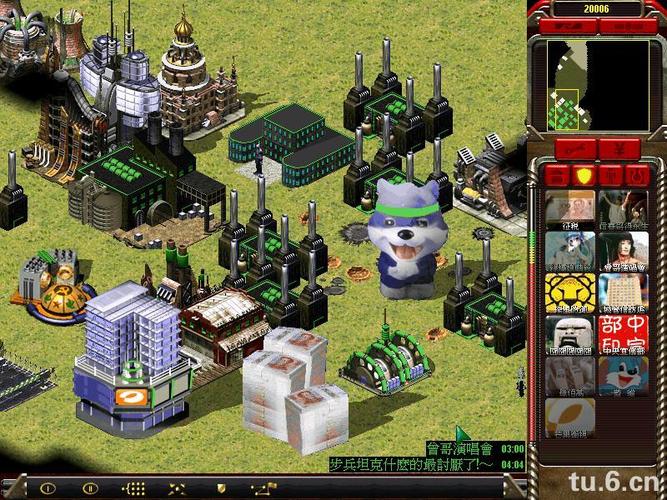Open the infantry production tab
Image resolution: width=667 pixels, height=500 pixels.
point(610,176)
